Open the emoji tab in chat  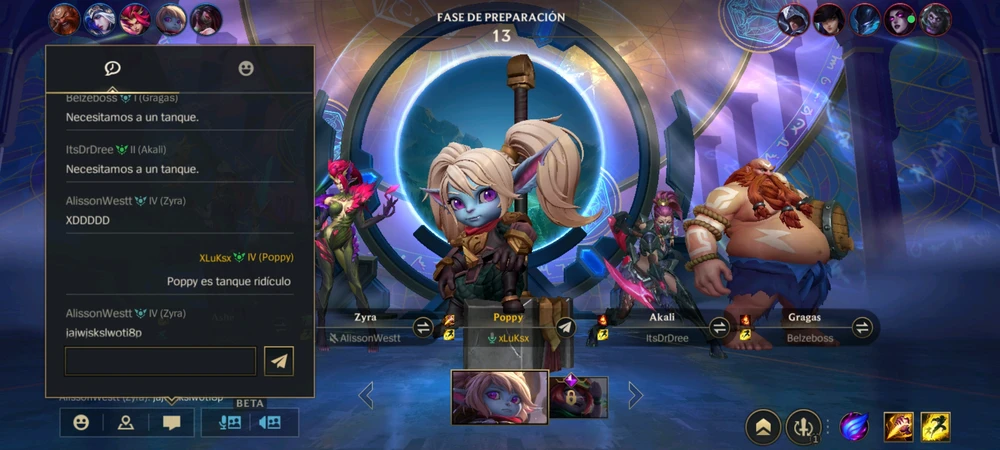[246, 68]
